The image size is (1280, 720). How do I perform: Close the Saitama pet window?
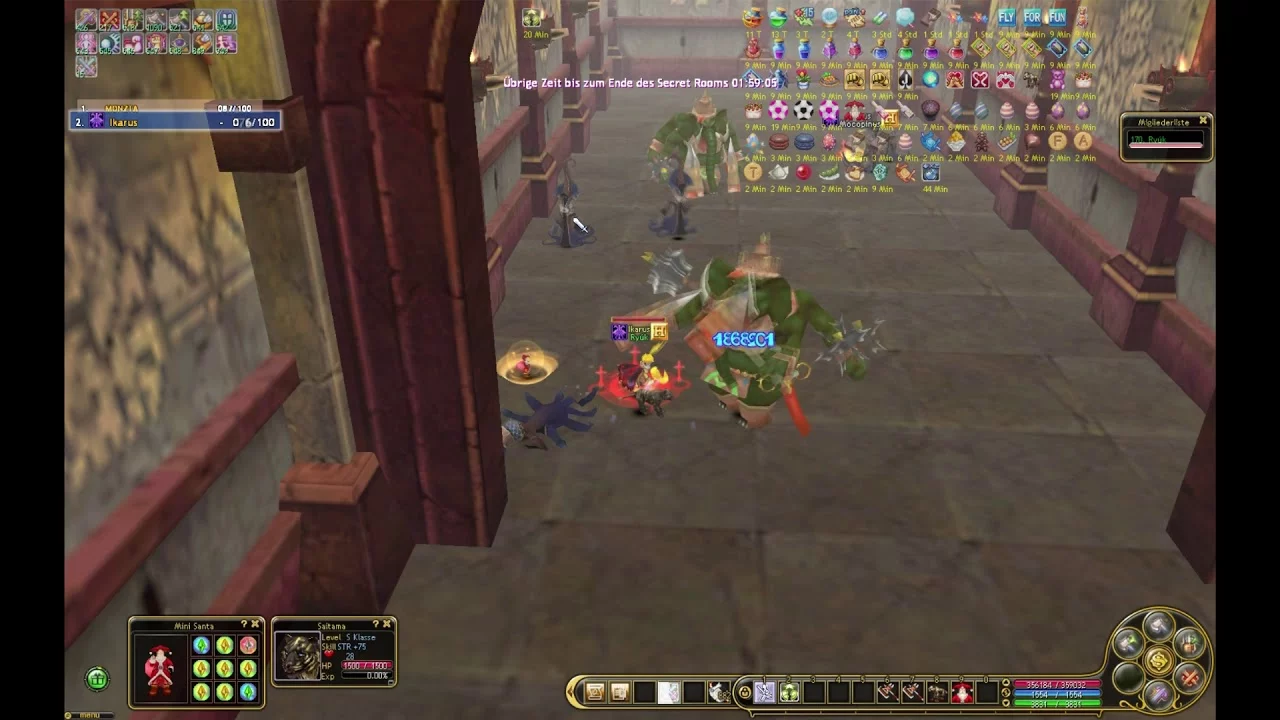tap(387, 625)
